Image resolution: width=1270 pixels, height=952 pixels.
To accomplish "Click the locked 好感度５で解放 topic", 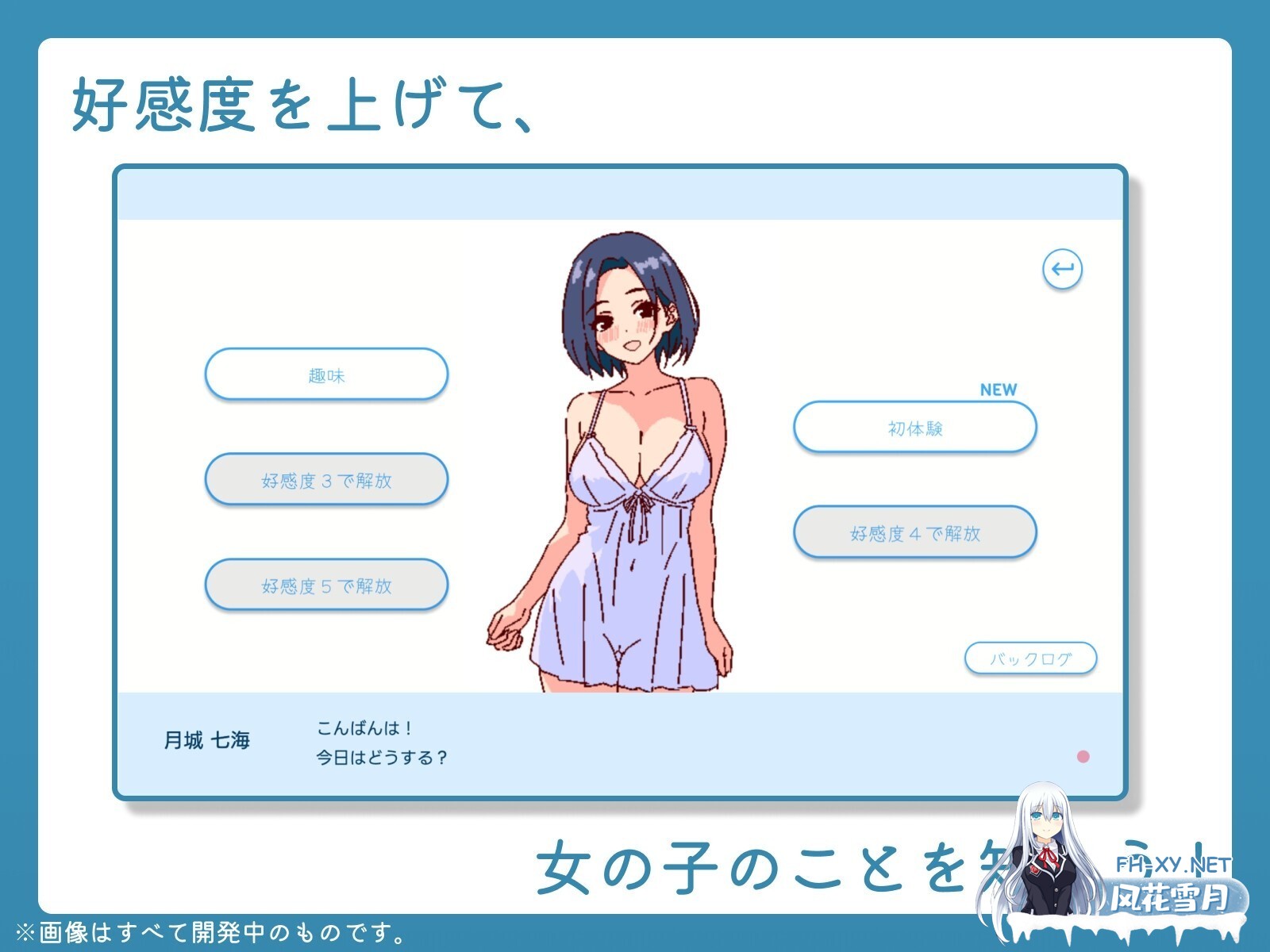I will point(327,585).
